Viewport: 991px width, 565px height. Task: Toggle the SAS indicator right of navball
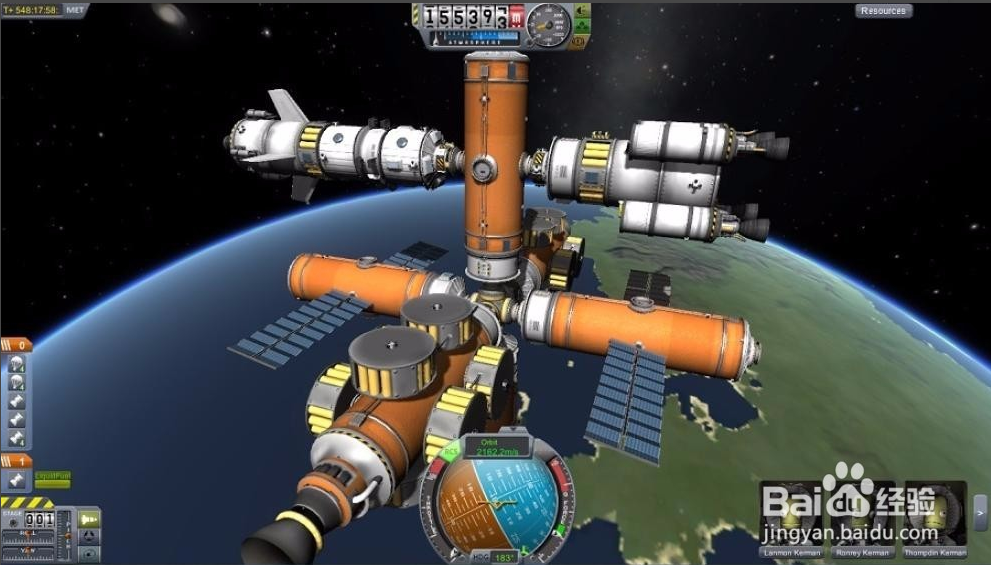tap(560, 529)
